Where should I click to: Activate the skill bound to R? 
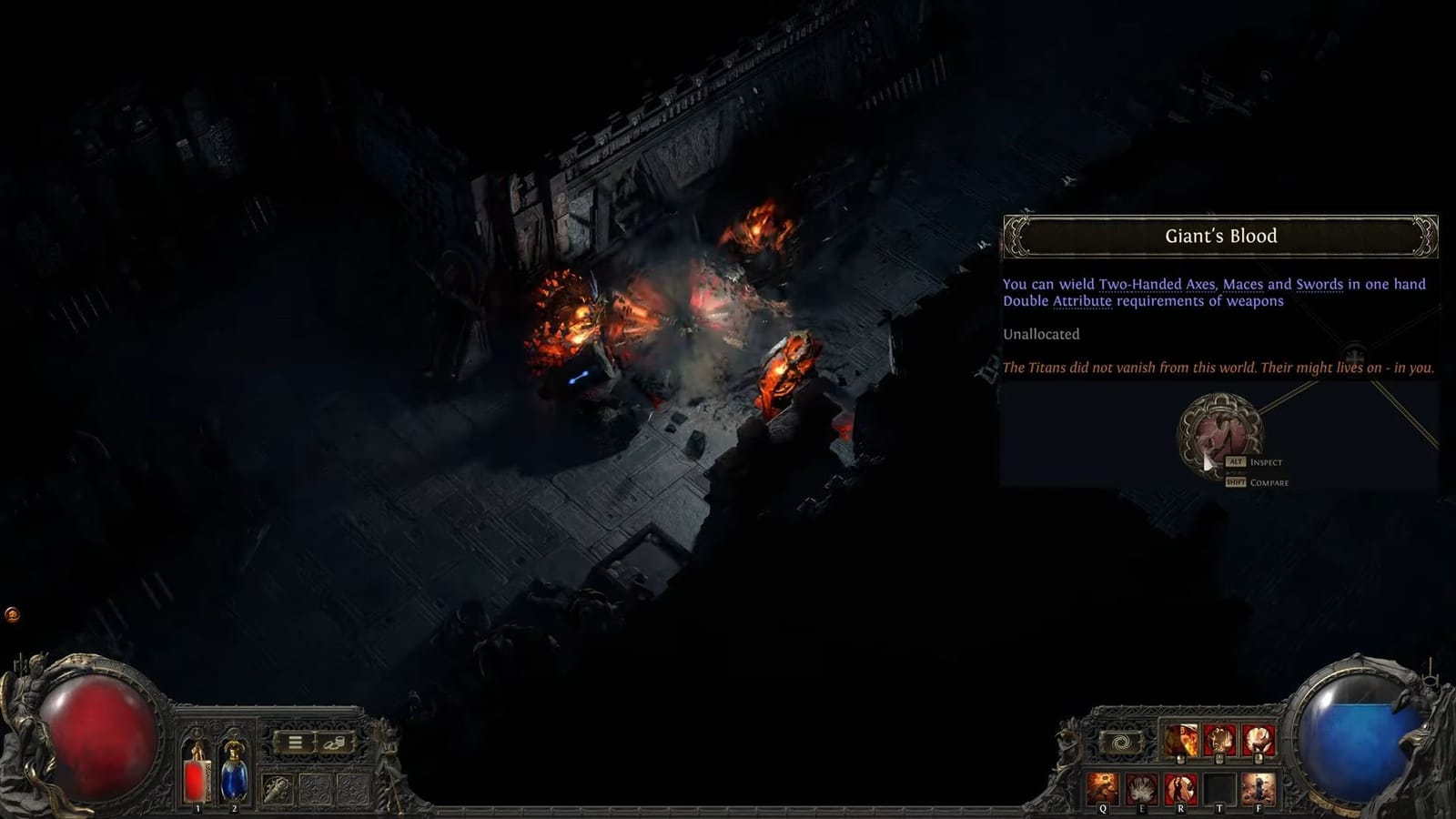coord(1180,786)
